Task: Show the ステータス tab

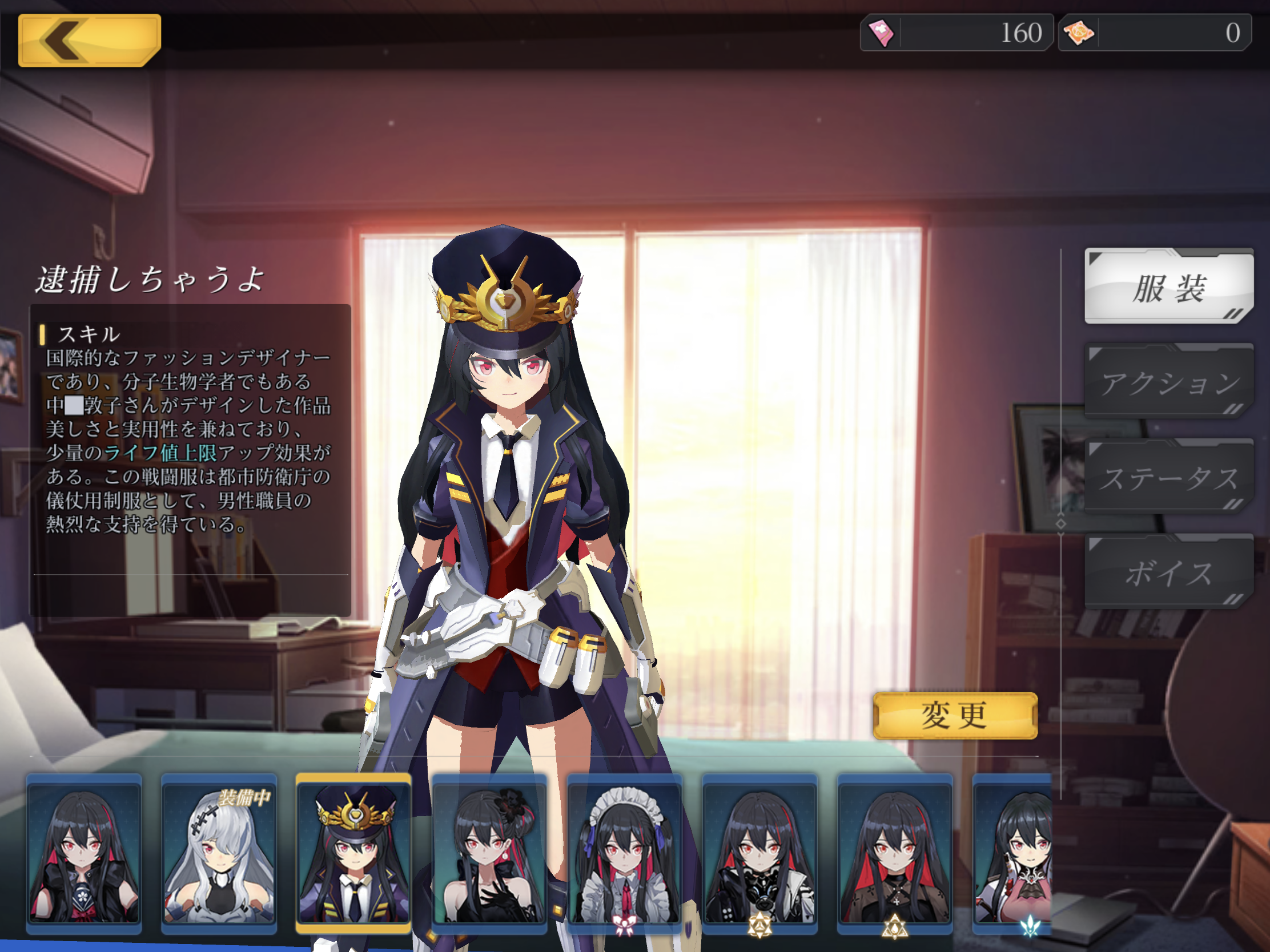Action: click(x=1168, y=477)
